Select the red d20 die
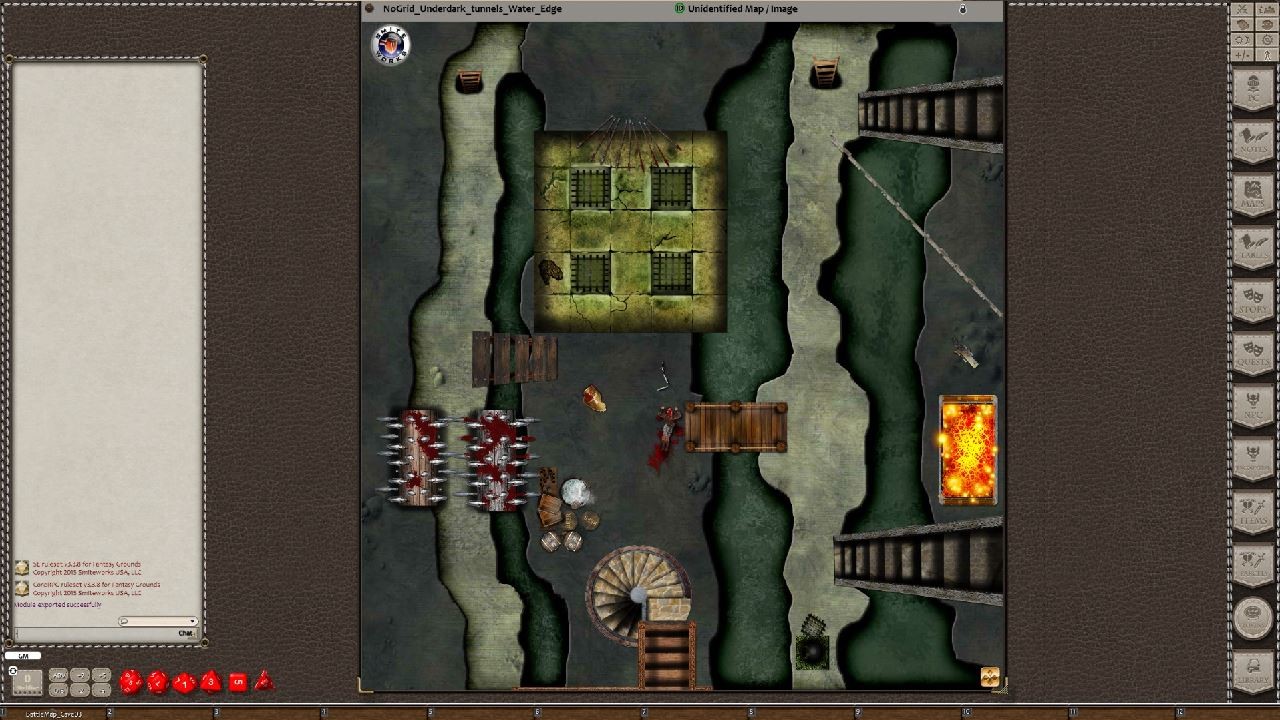 pos(131,683)
